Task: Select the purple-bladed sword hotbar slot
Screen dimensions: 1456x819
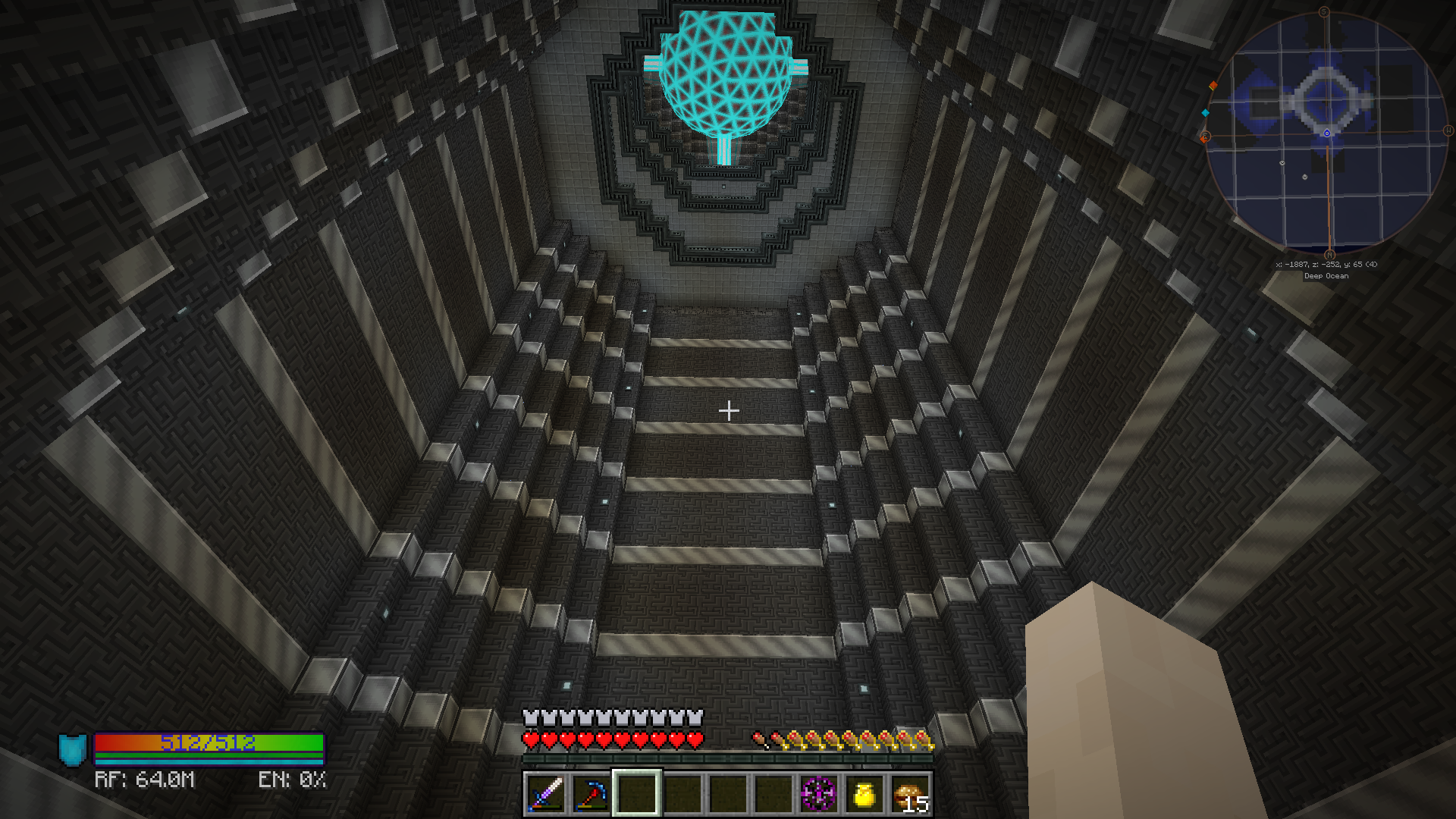Action: coord(545,794)
